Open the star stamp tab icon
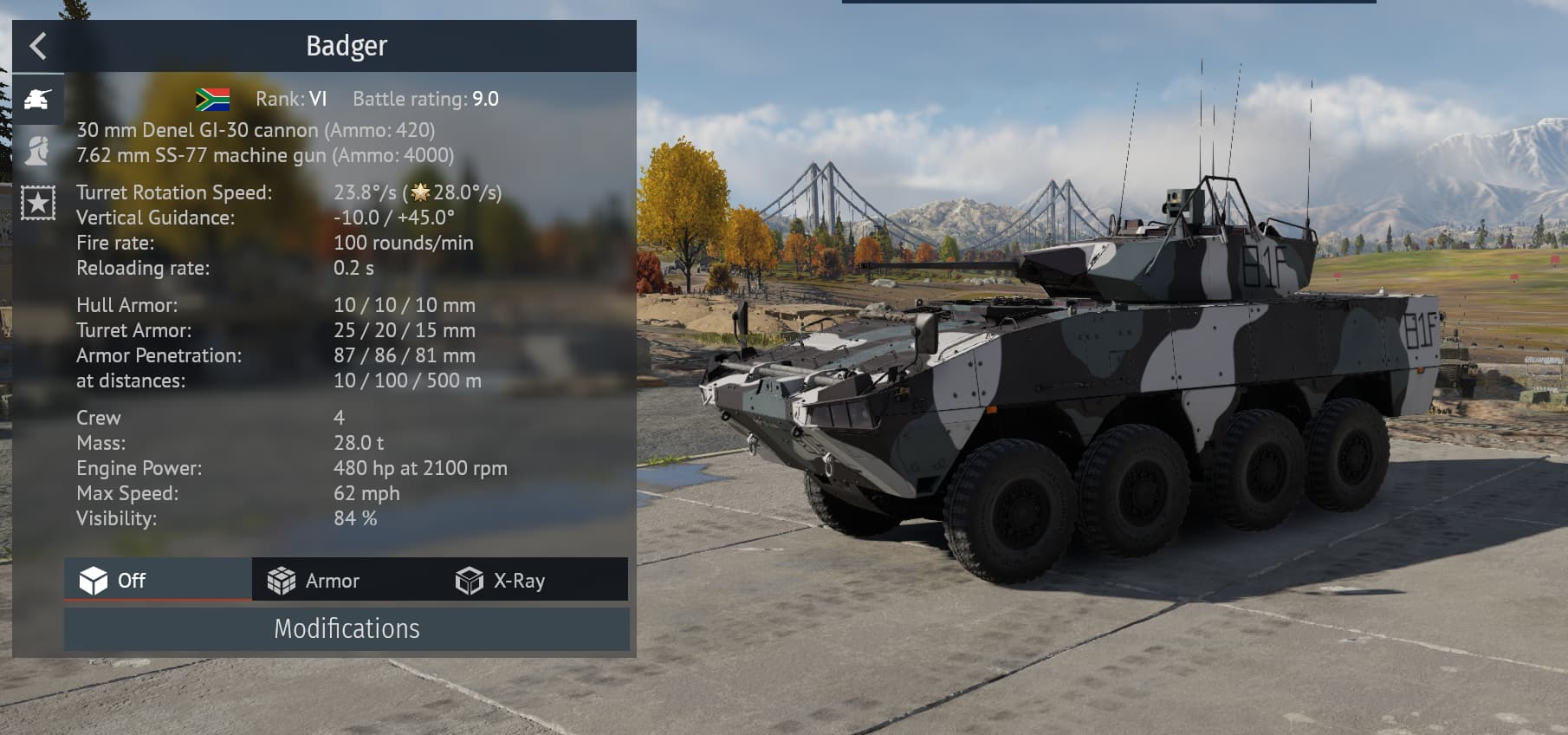Screen dimensions: 1568x735 point(38,203)
